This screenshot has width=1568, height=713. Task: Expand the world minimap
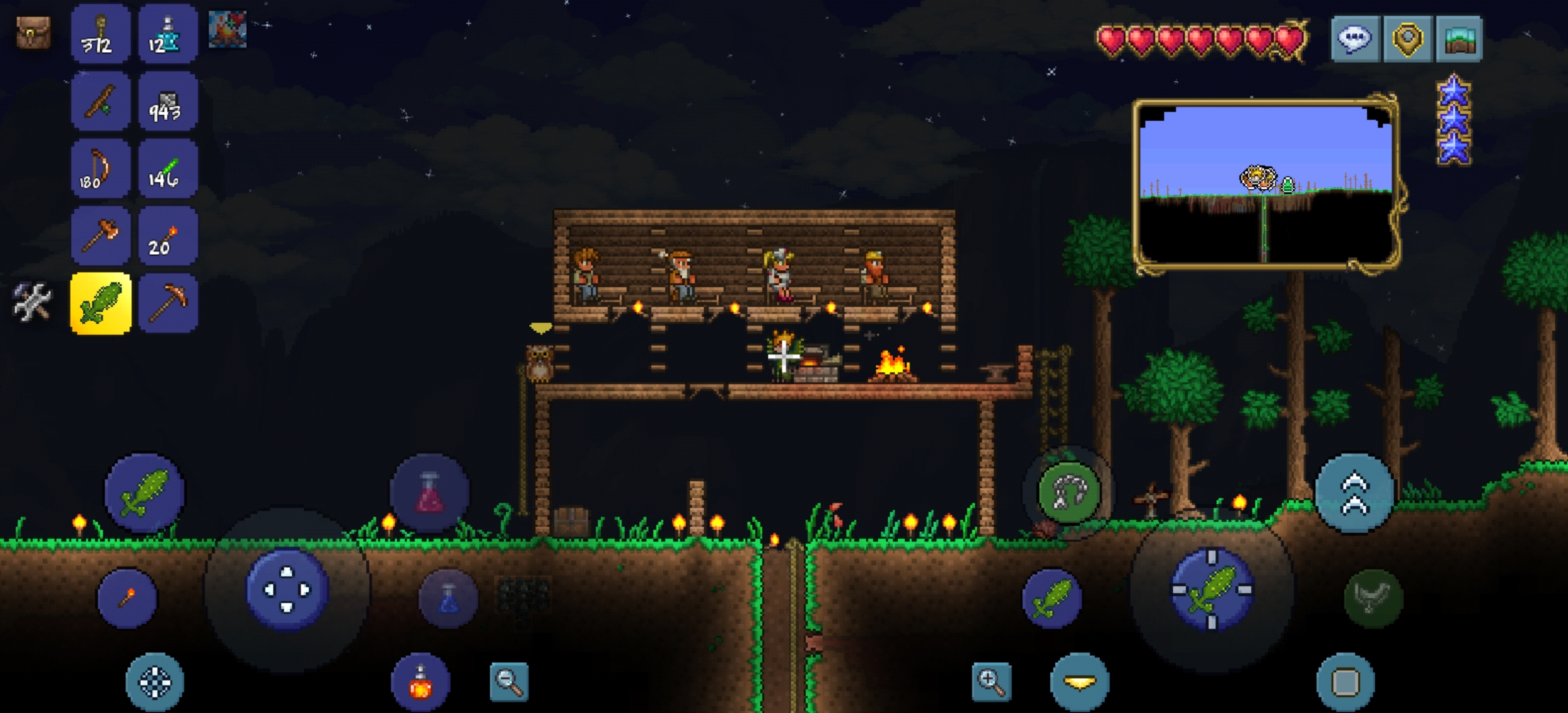(x=1266, y=185)
